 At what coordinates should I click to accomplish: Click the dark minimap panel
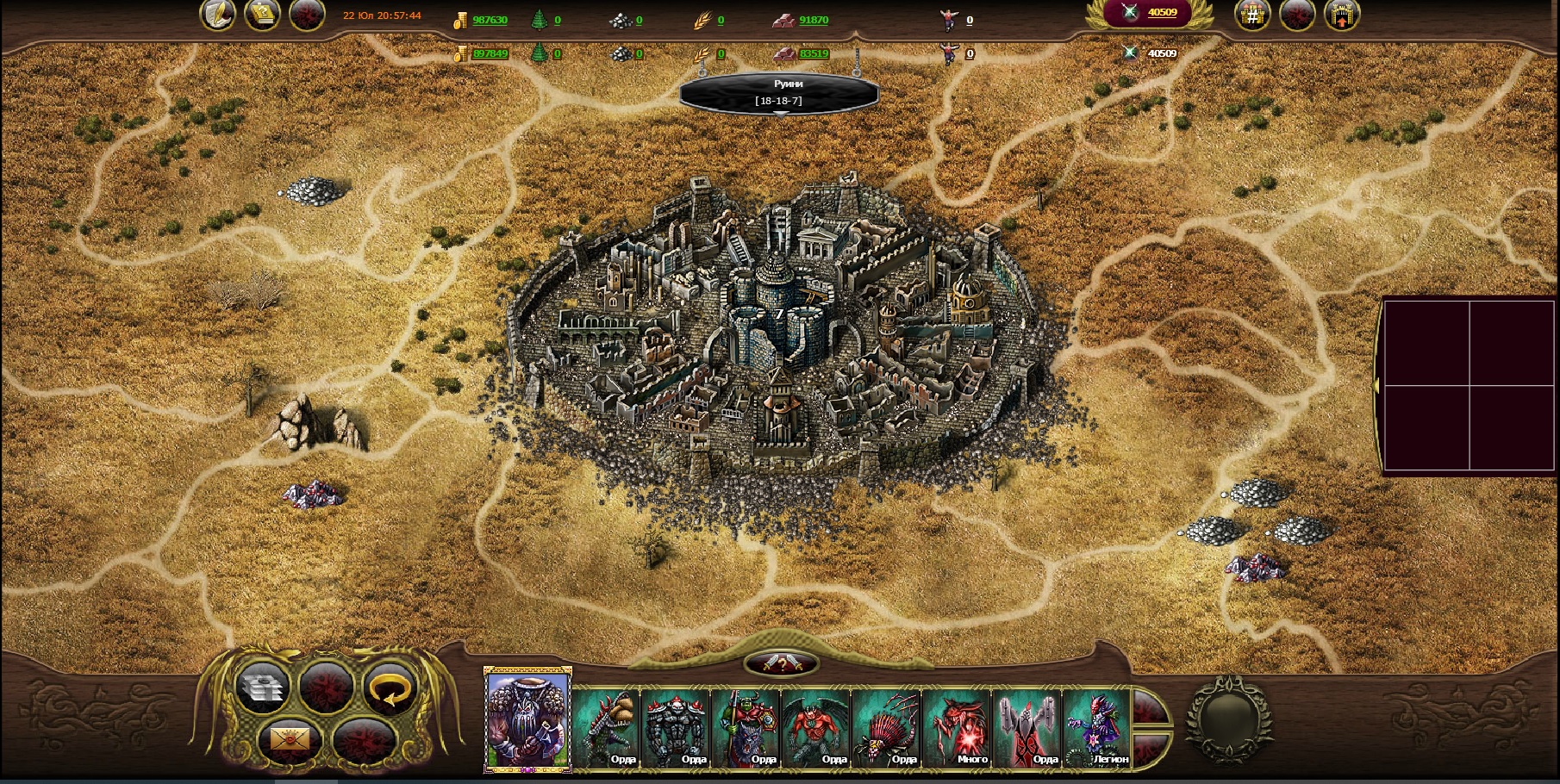coord(1470,385)
